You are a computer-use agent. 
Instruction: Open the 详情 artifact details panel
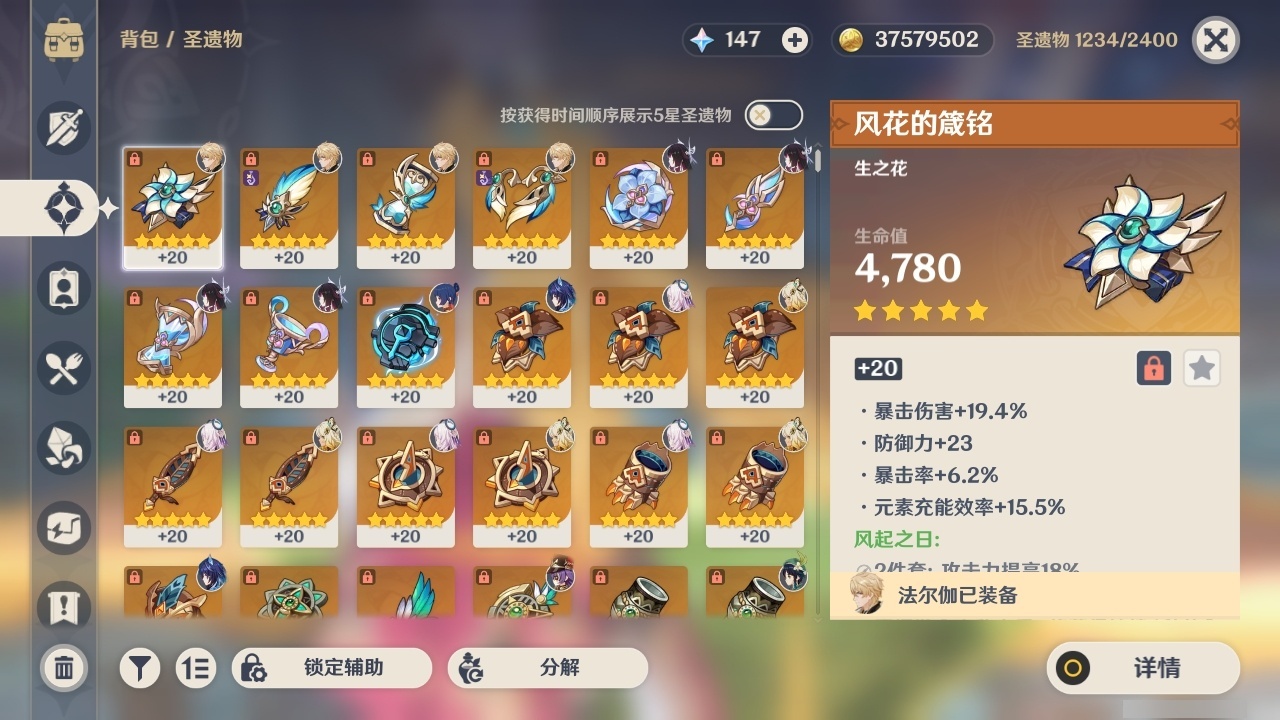pyautogui.click(x=1142, y=671)
